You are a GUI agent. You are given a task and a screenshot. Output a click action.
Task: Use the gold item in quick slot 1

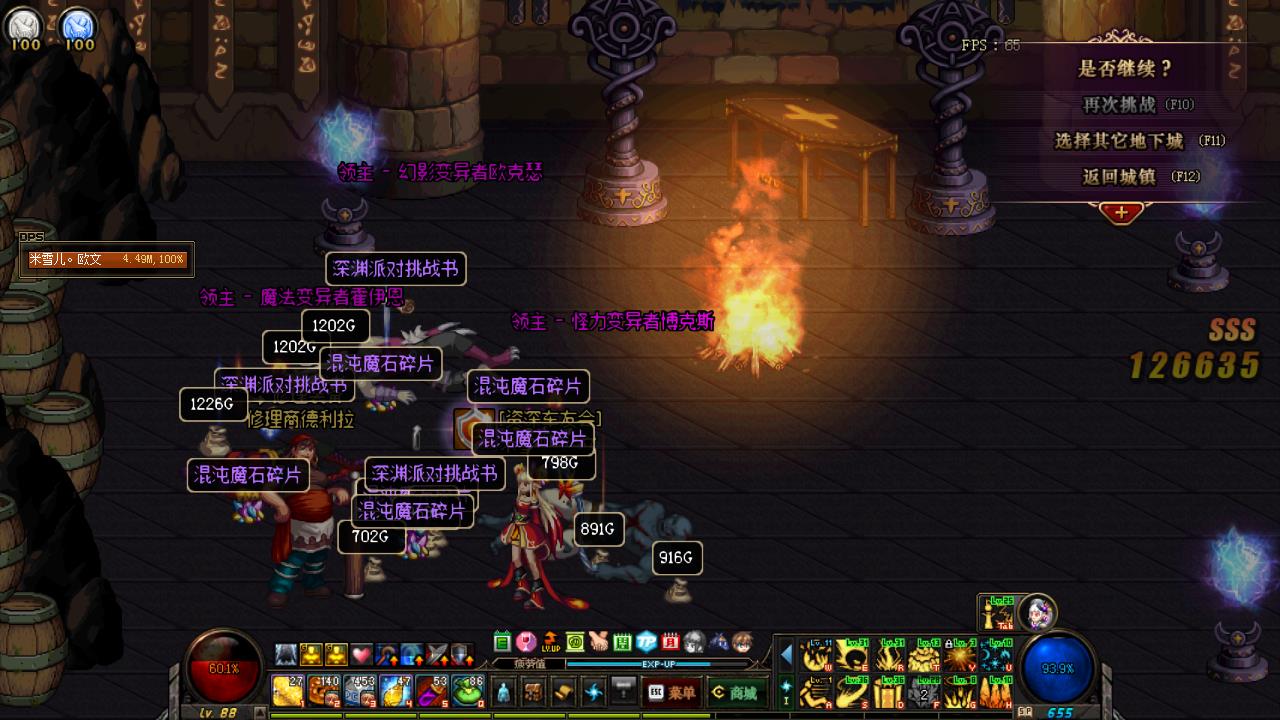coord(288,690)
